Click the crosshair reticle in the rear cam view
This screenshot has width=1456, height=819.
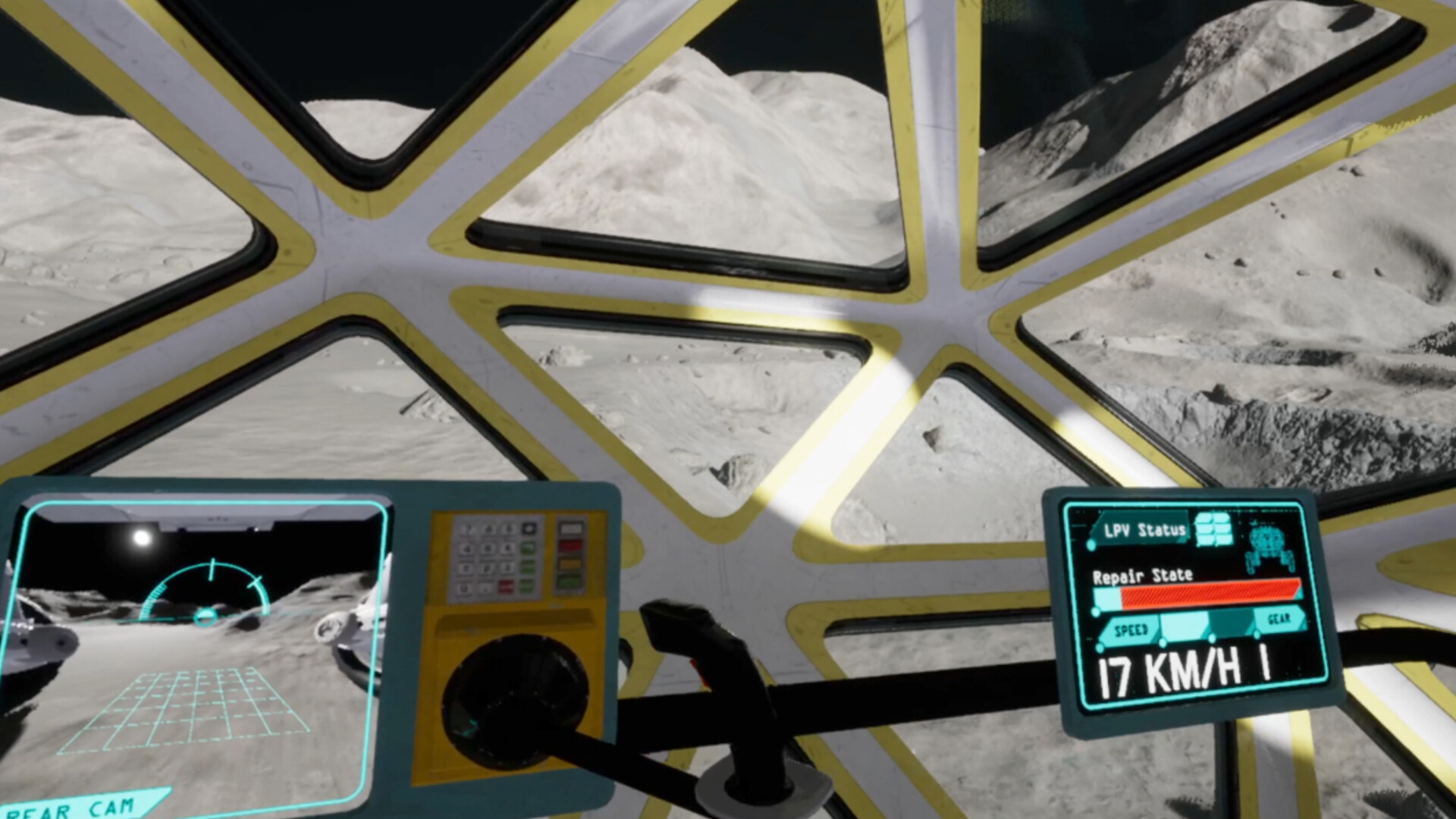click(x=205, y=616)
